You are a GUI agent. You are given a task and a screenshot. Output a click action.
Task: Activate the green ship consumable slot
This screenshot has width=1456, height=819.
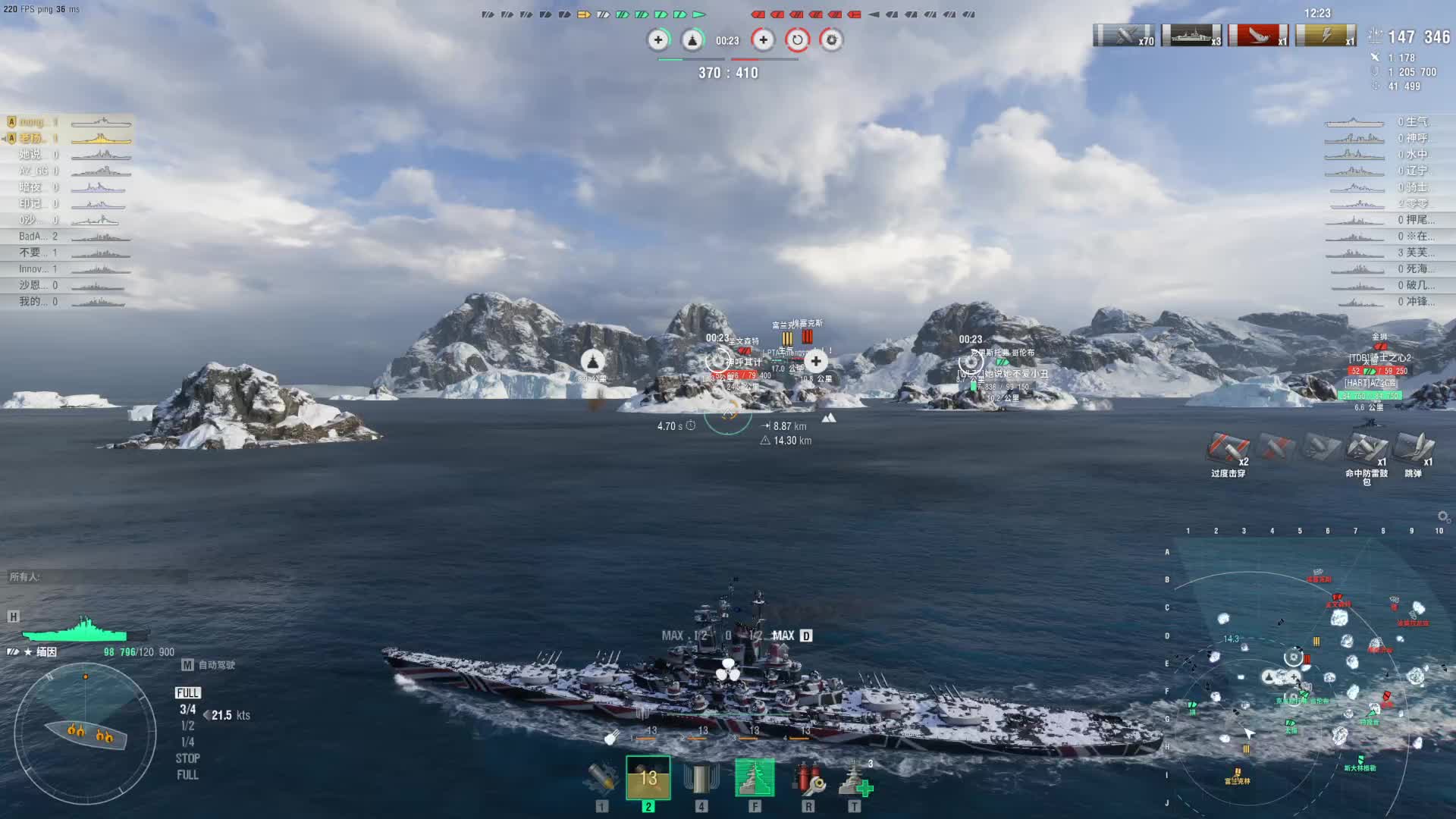click(x=755, y=778)
